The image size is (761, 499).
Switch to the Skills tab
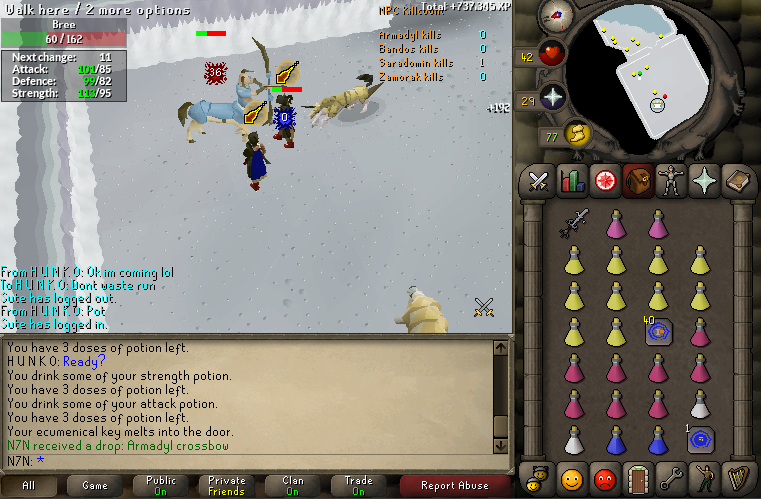[x=572, y=181]
